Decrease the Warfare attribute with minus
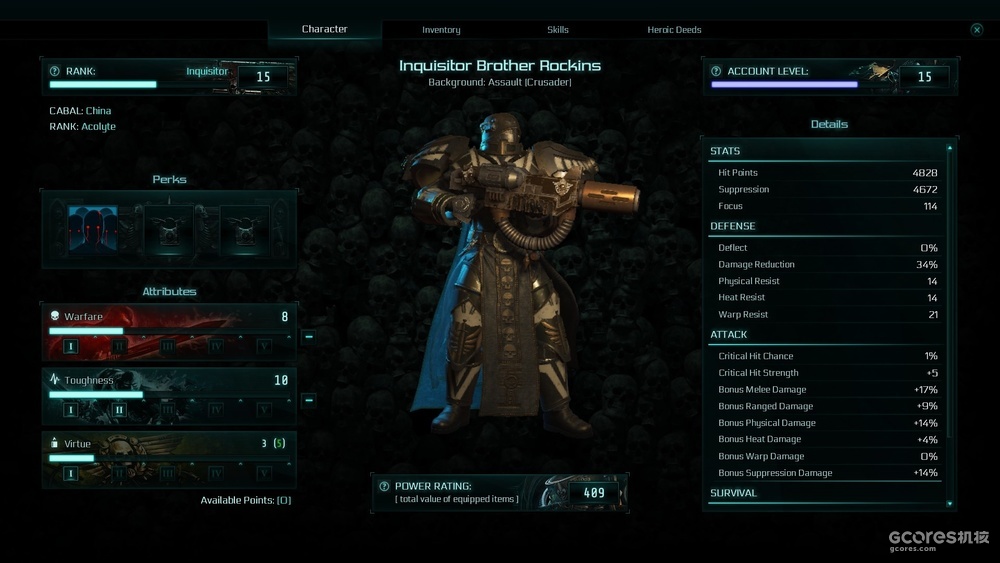Screen dimensions: 1000x563 pyautogui.click(x=308, y=336)
